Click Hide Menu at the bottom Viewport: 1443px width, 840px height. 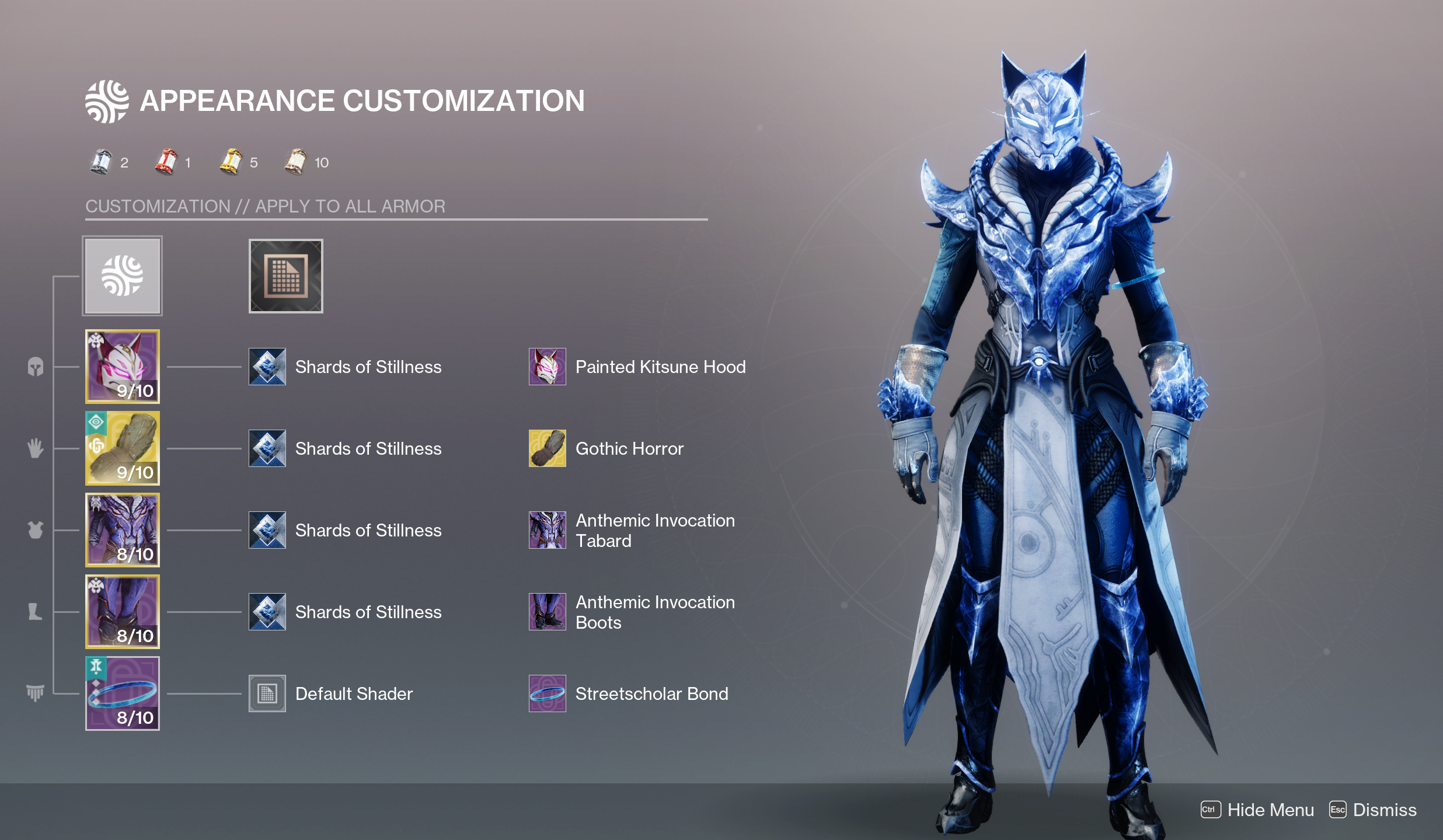tap(1257, 810)
